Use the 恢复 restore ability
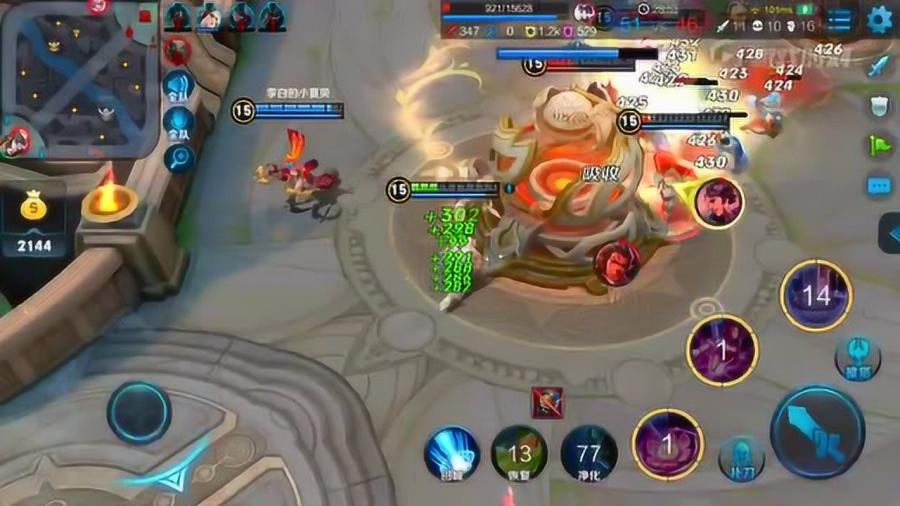The height and width of the screenshot is (506, 900). pyautogui.click(x=519, y=453)
